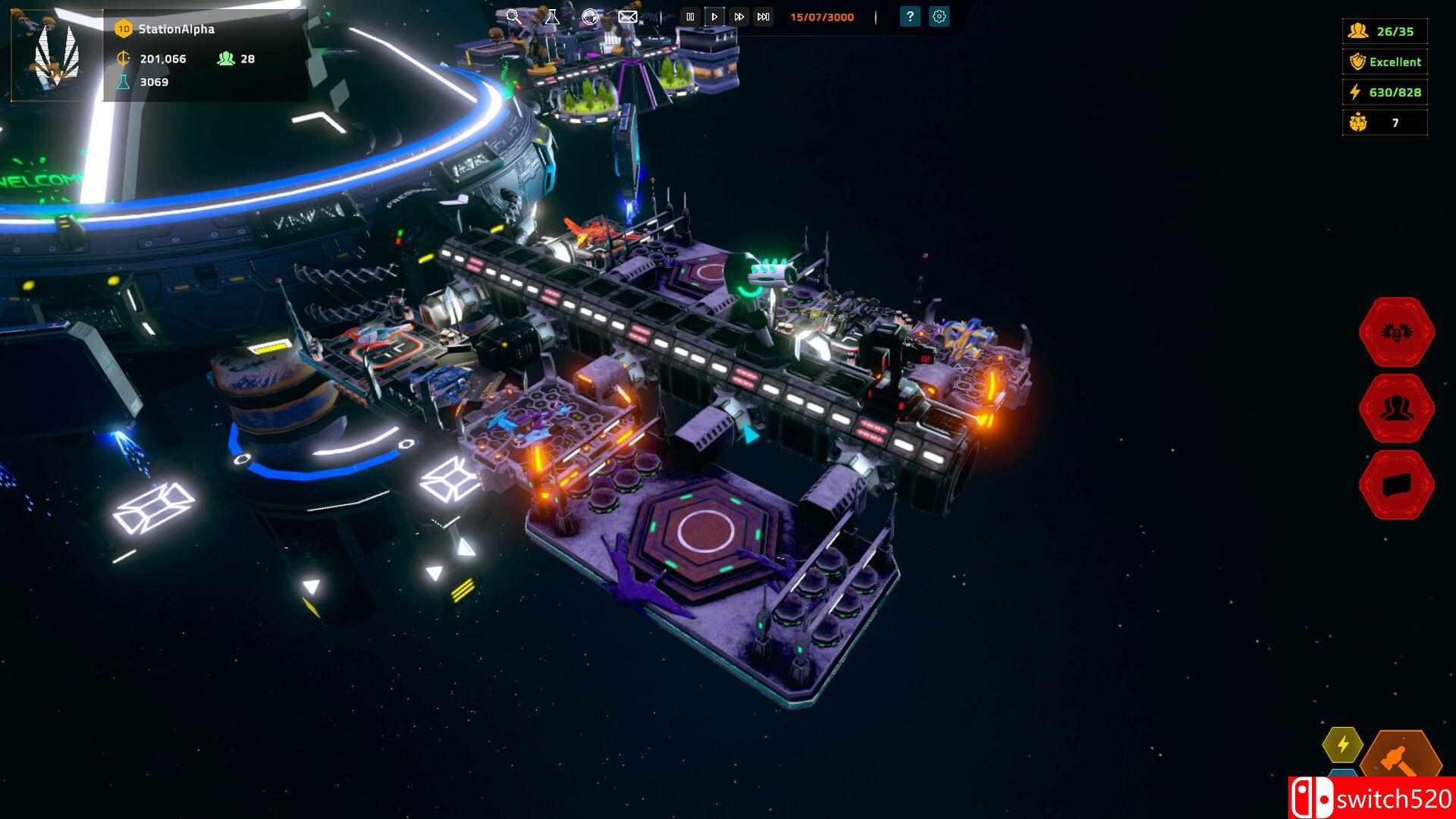1456x819 pixels.
Task: Open the crew roster red hexagon
Action: (x=1395, y=407)
